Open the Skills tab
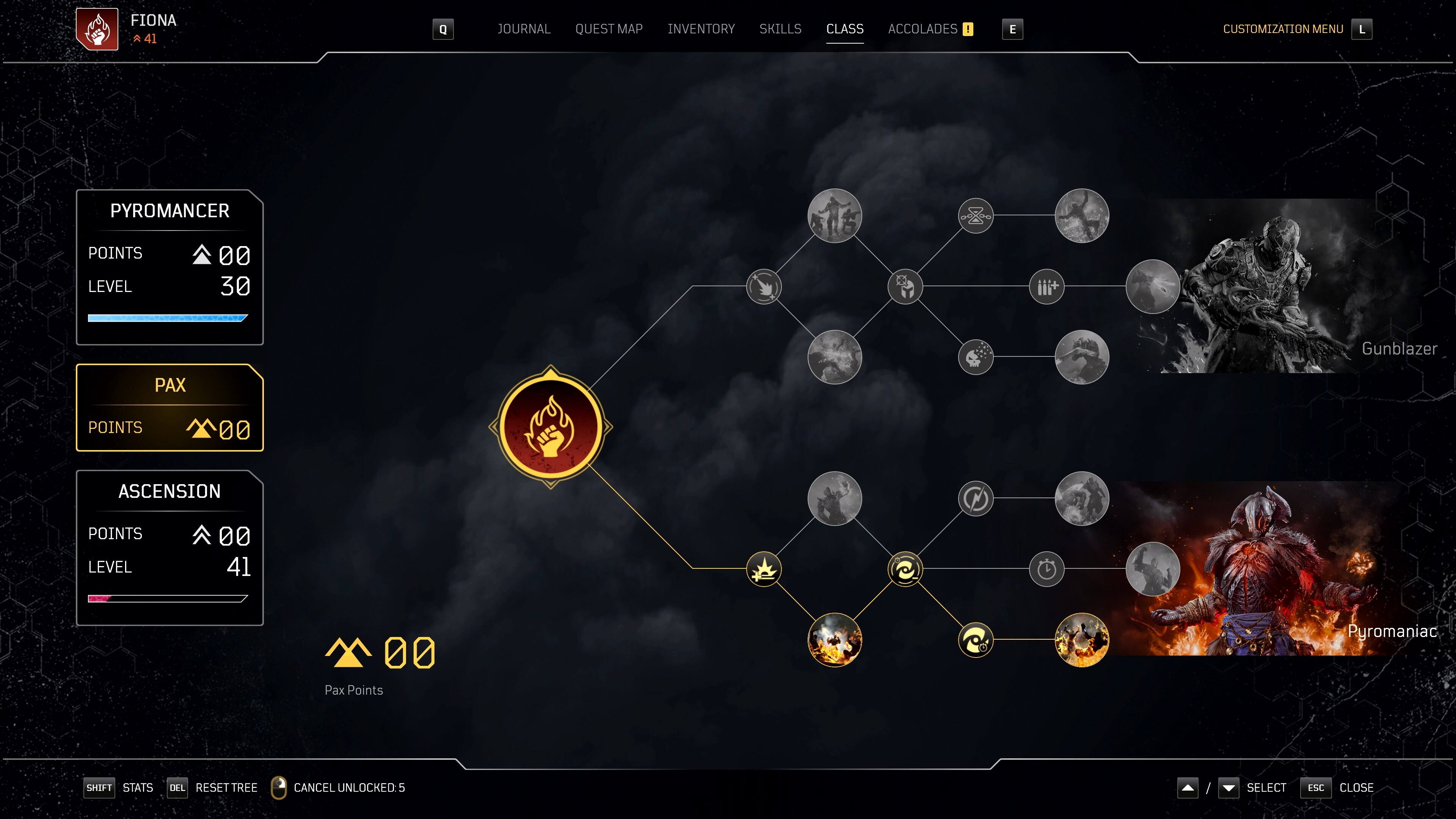The image size is (1456, 819). (x=781, y=29)
